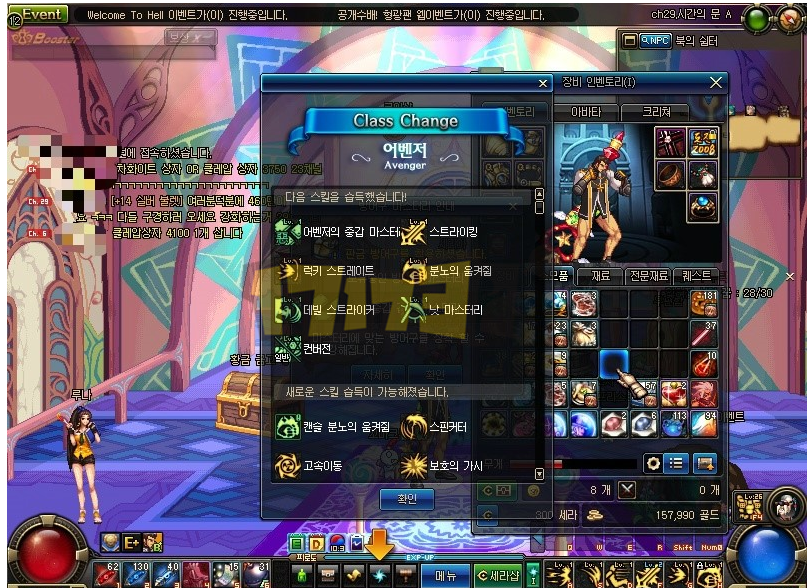Screen dimensions: 810x588
Task: Open the 세라샵 cash shop
Action: pos(497,575)
